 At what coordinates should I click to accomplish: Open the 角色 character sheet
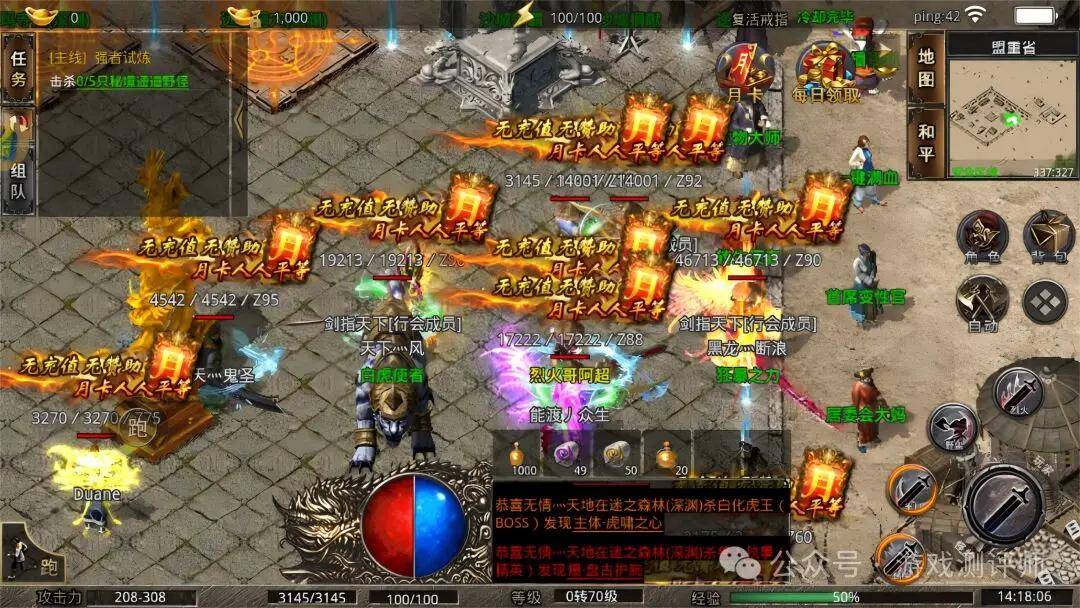981,238
